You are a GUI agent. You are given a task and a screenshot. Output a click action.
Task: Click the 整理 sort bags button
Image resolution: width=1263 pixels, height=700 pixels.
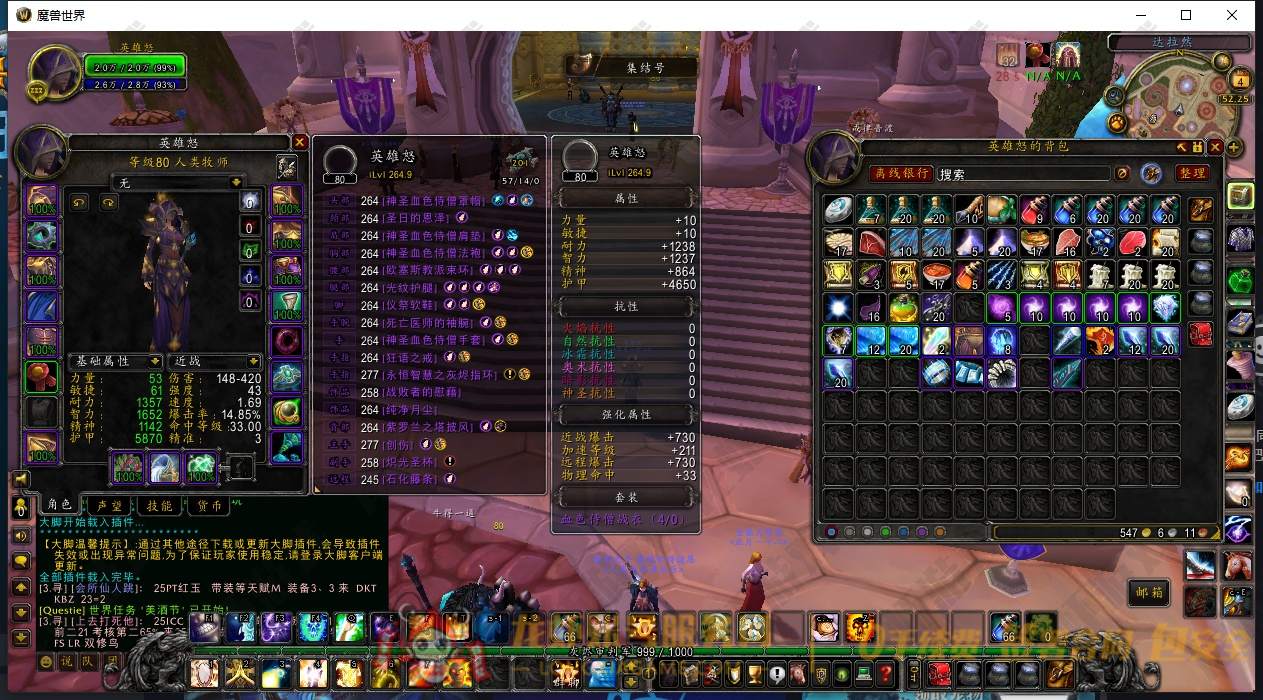coord(1191,173)
